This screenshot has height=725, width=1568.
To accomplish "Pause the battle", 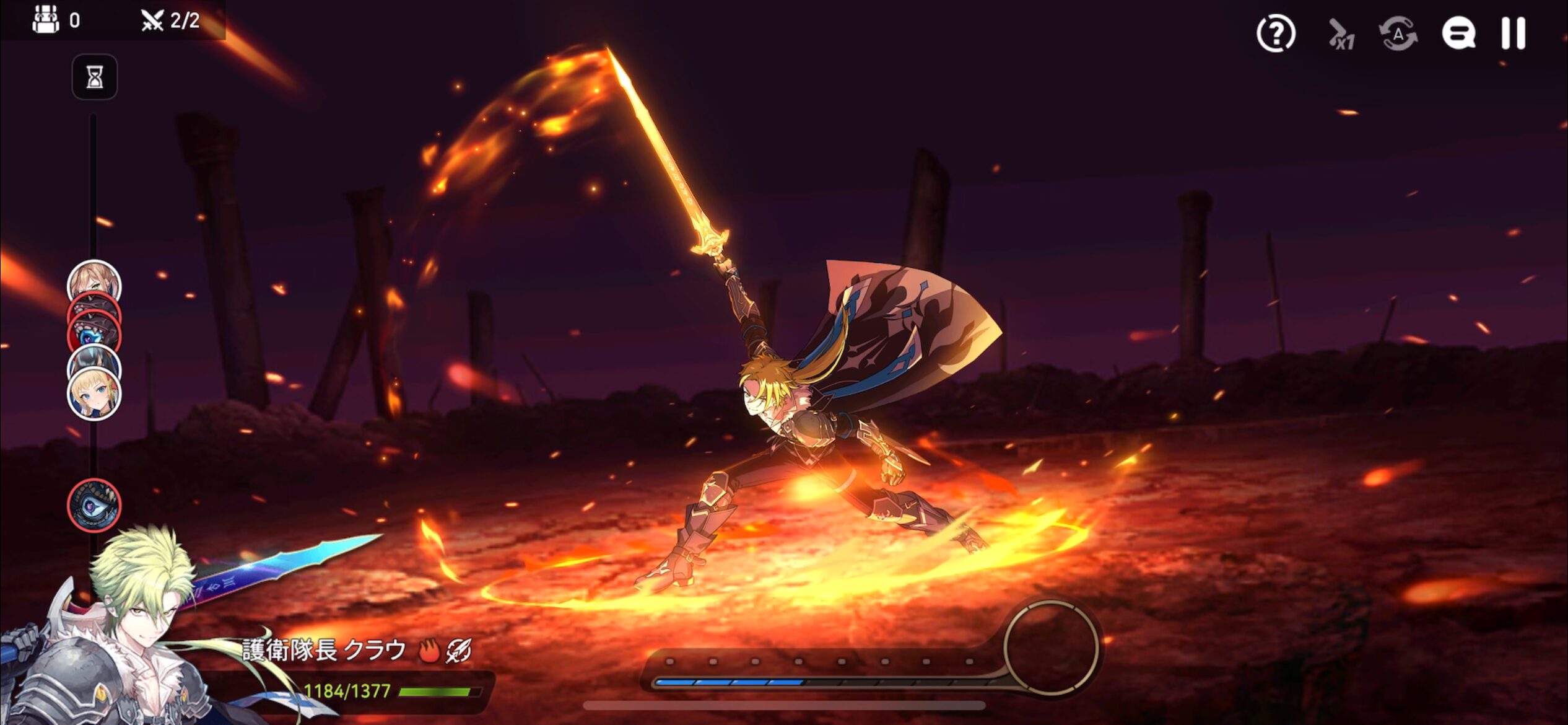I will point(1513,33).
